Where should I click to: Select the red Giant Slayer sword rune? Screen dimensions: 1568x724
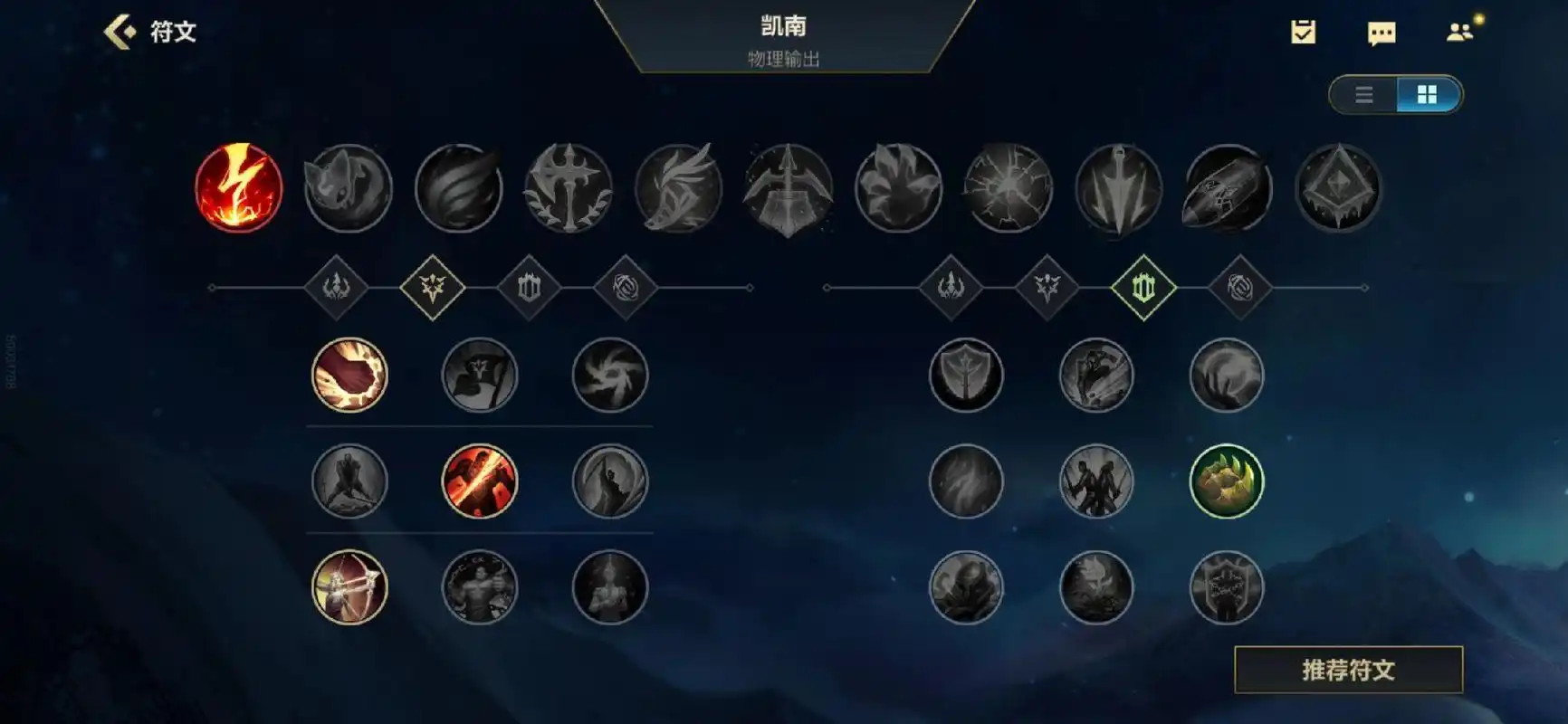(478, 481)
